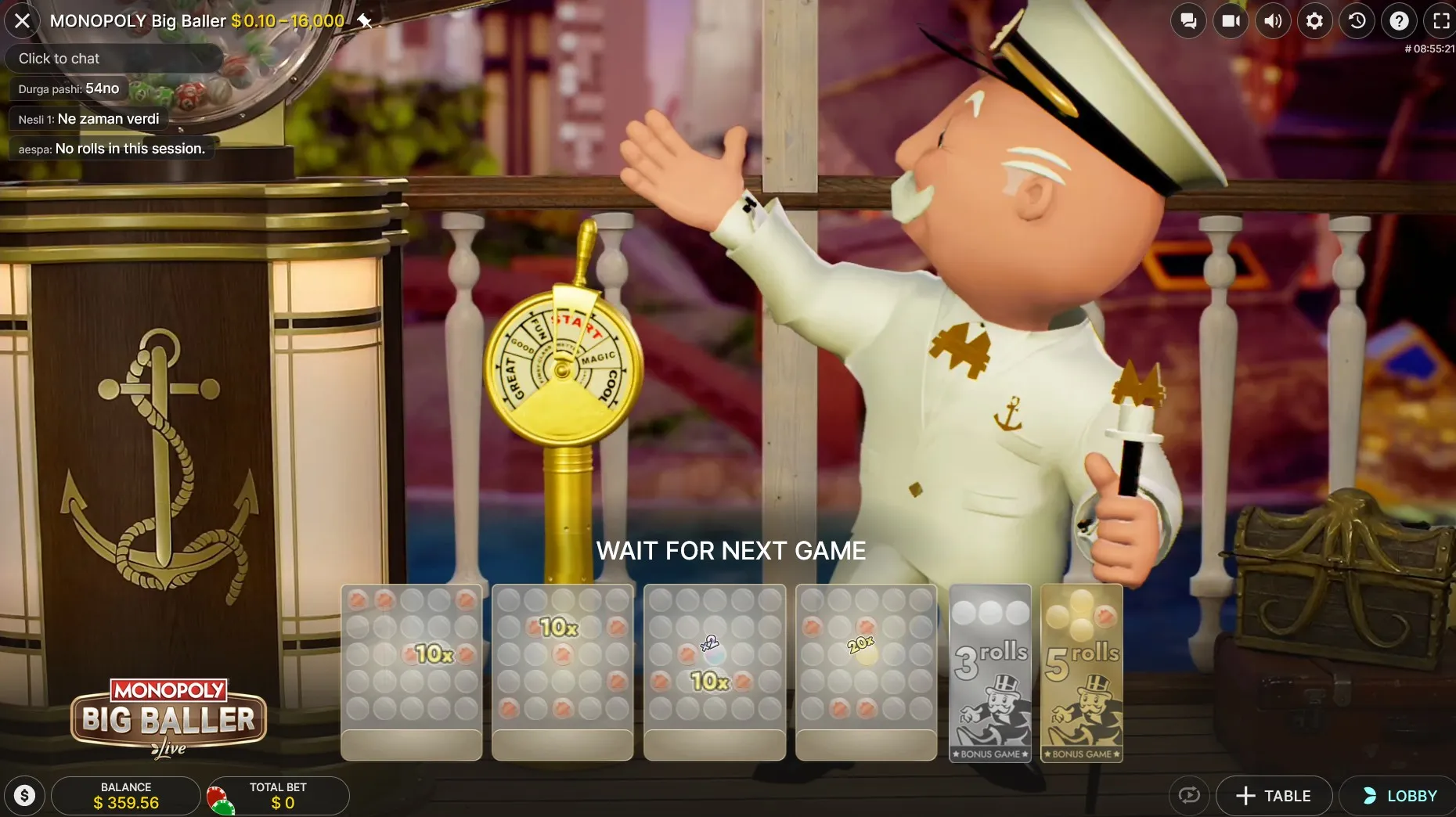Screen dimensions: 1456x817
Task: Toggle fullscreen mode
Action: (1441, 20)
